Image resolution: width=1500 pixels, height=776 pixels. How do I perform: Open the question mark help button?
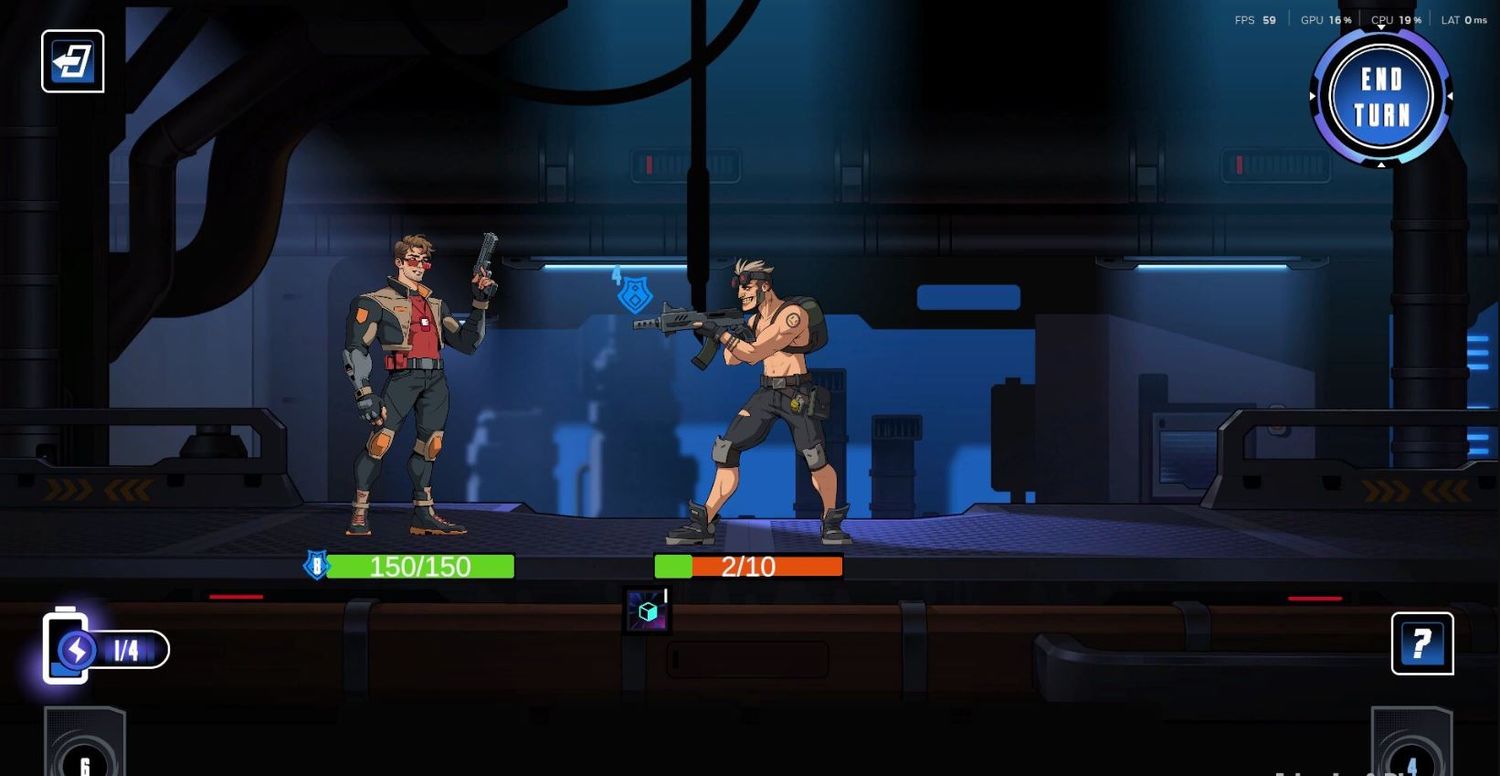pos(1422,643)
